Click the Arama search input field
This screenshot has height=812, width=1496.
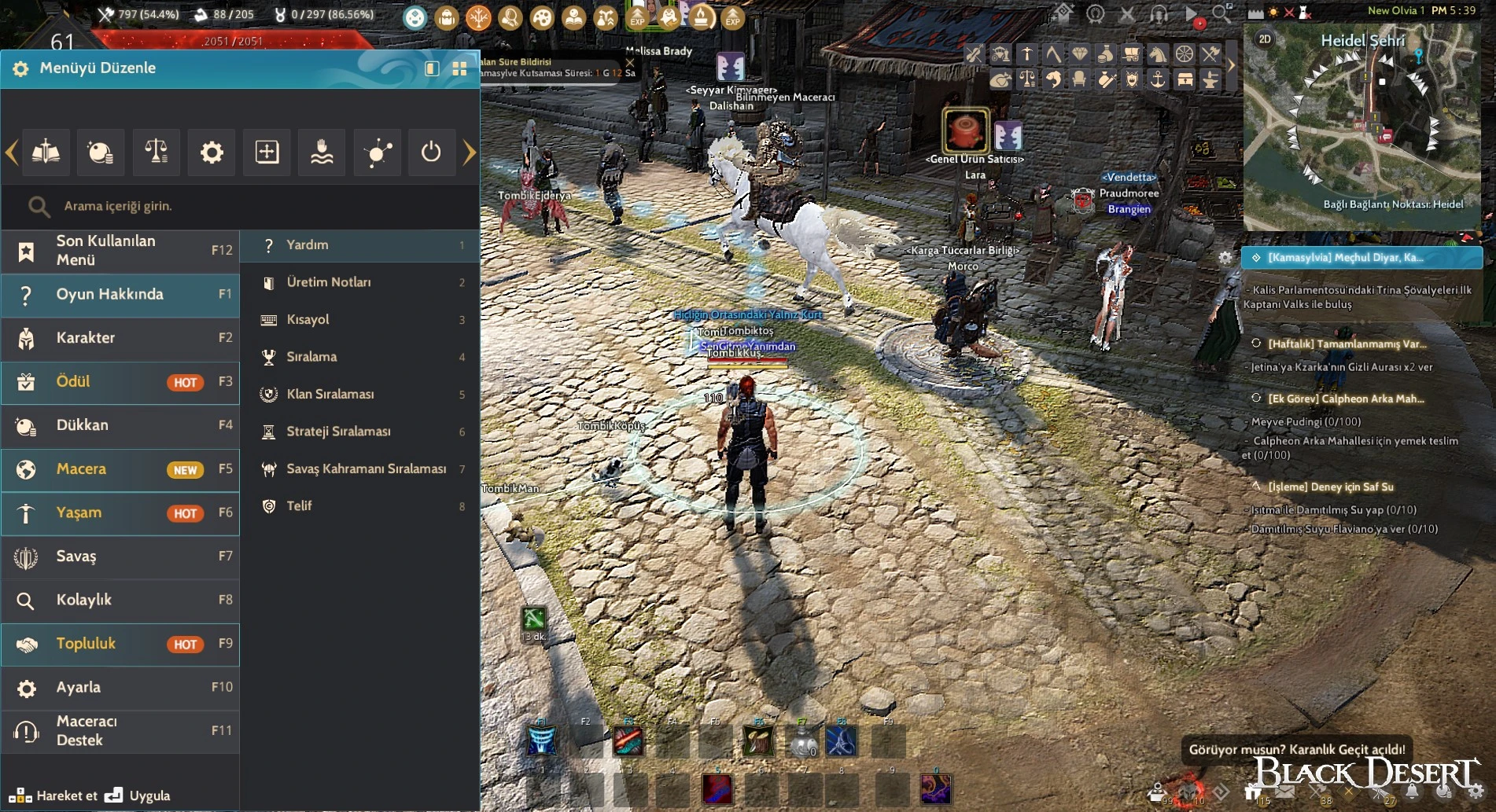[x=252, y=206]
